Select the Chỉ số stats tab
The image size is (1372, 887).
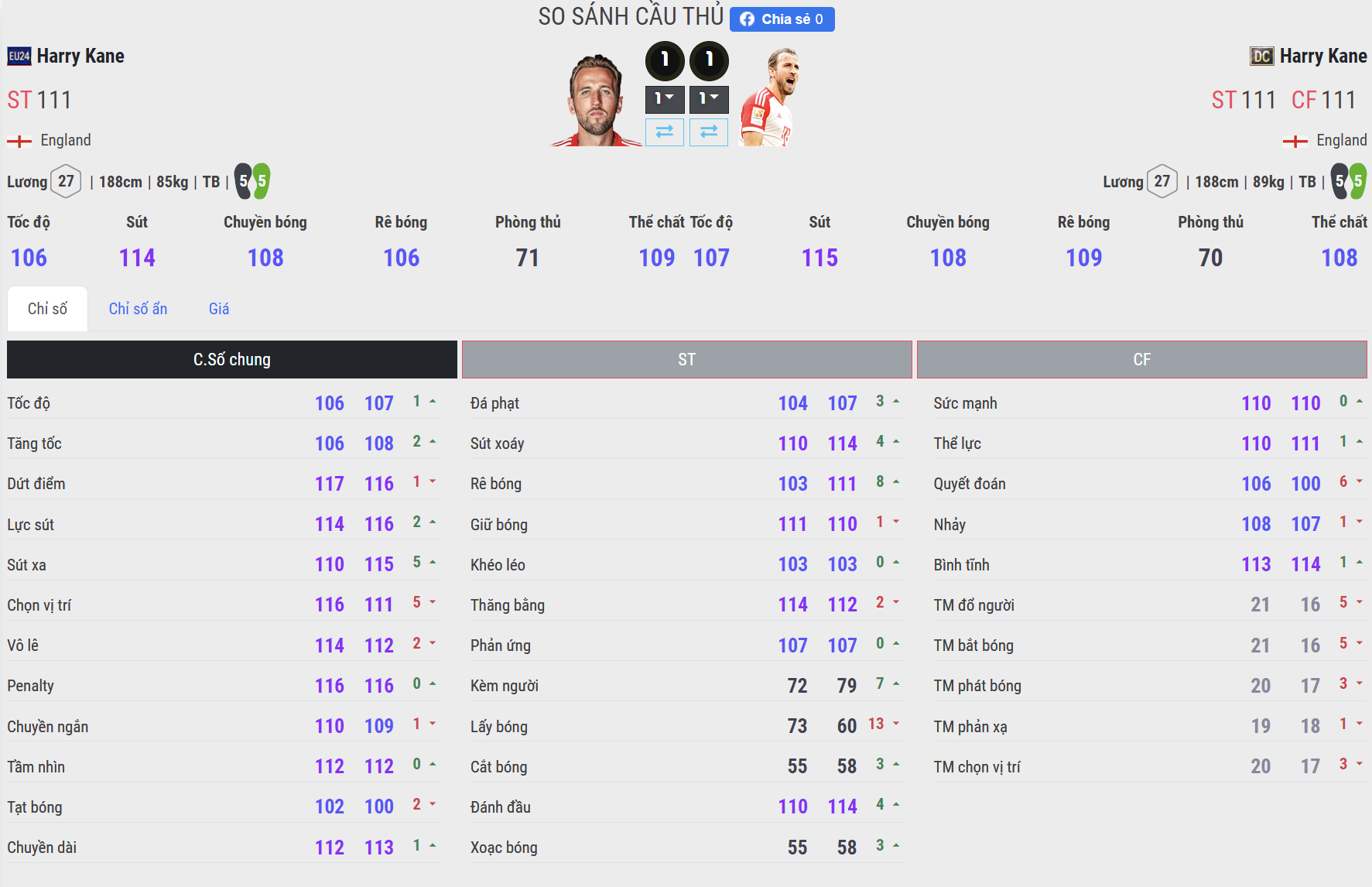coord(47,309)
